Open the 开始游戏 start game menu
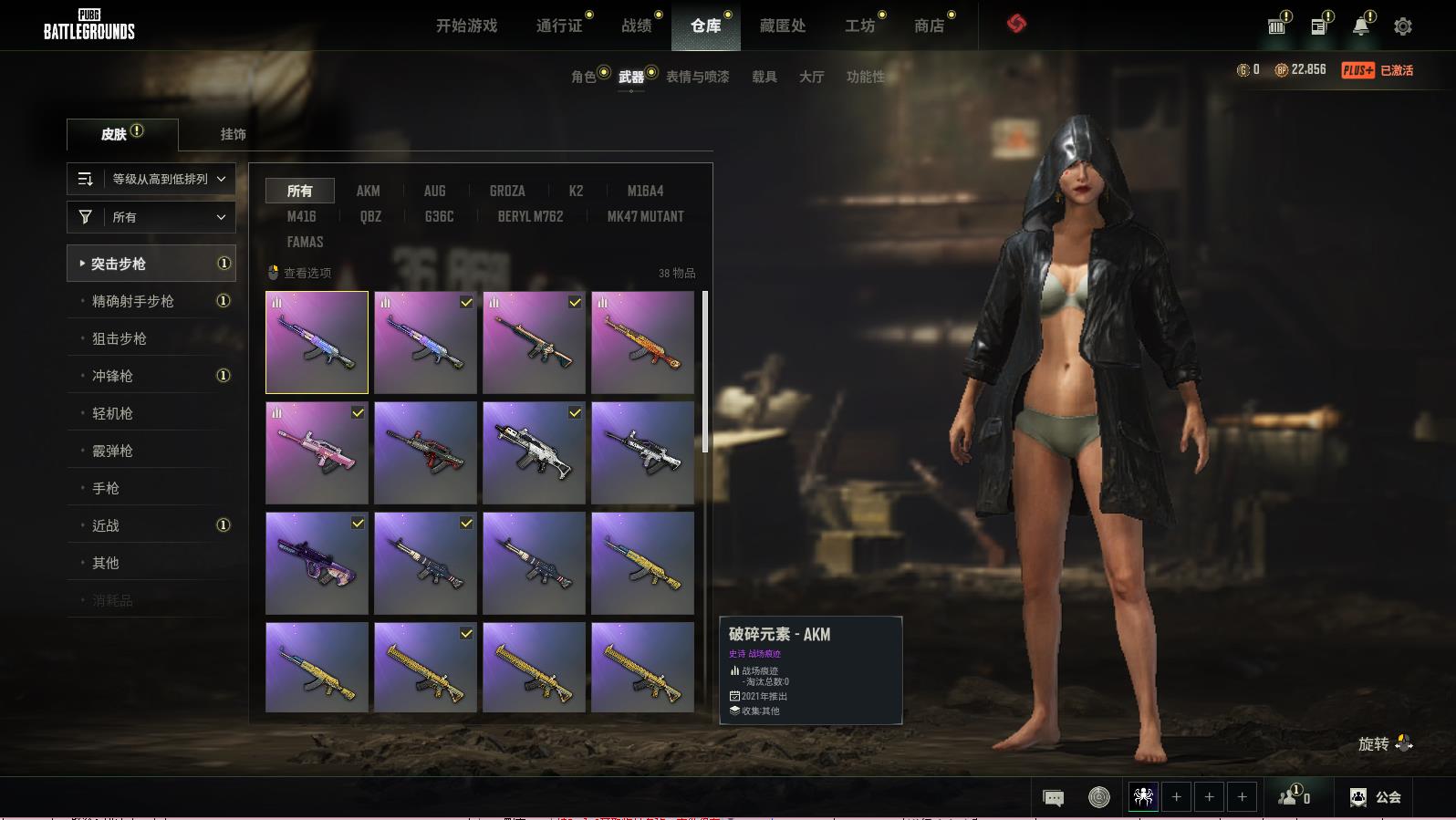The width and height of the screenshot is (1456, 820). tap(466, 26)
